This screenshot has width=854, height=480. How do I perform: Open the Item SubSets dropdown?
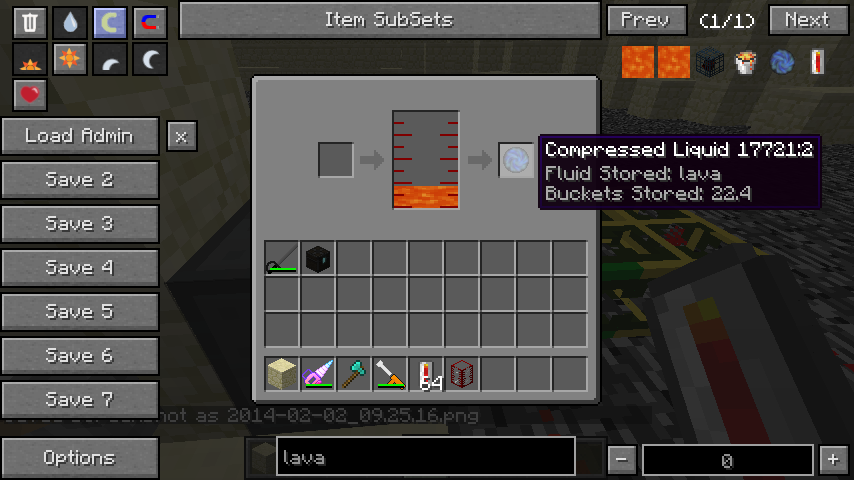coord(389,20)
